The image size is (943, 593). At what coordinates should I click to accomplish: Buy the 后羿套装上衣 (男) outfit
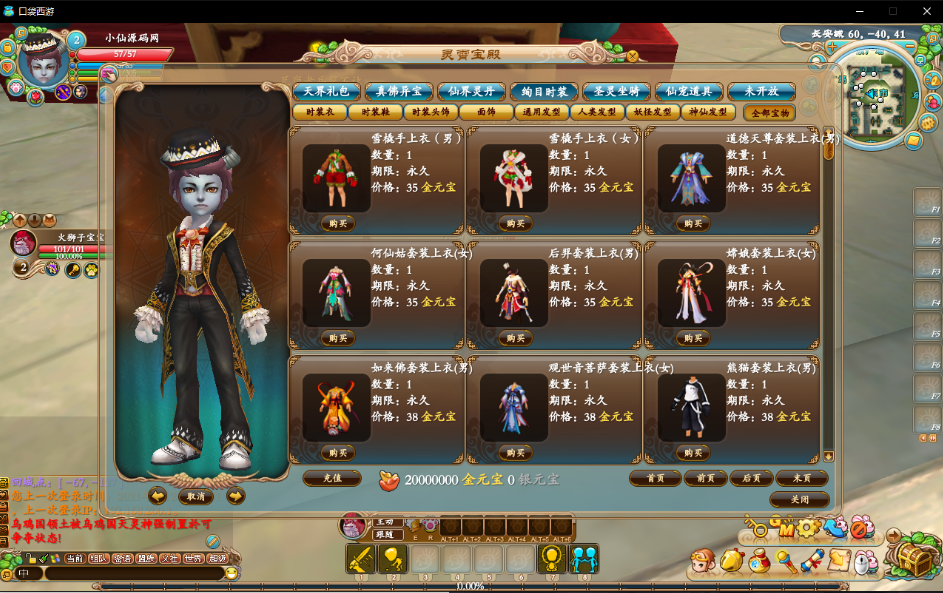(515, 338)
